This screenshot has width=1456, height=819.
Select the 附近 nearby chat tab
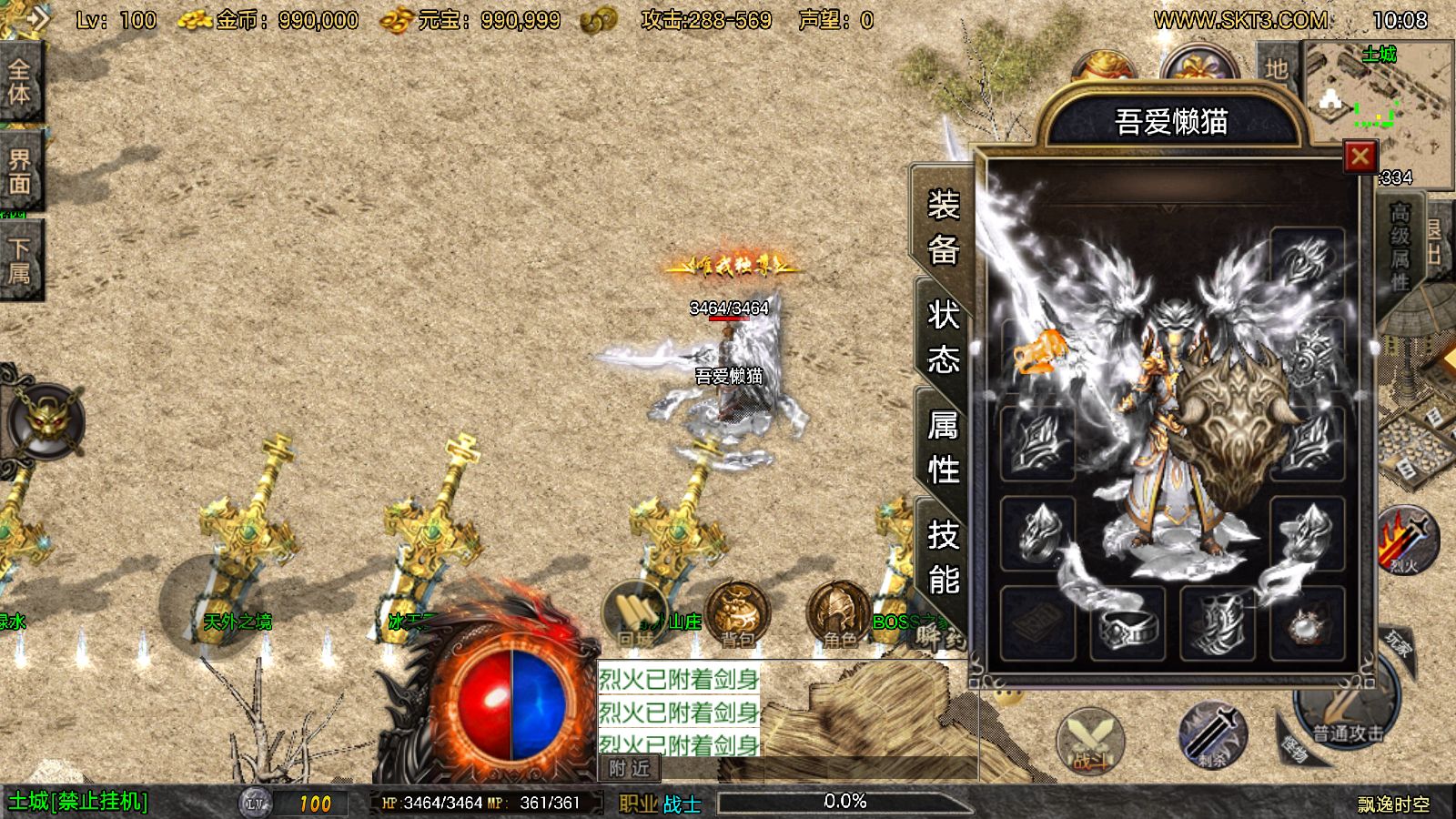point(630,769)
